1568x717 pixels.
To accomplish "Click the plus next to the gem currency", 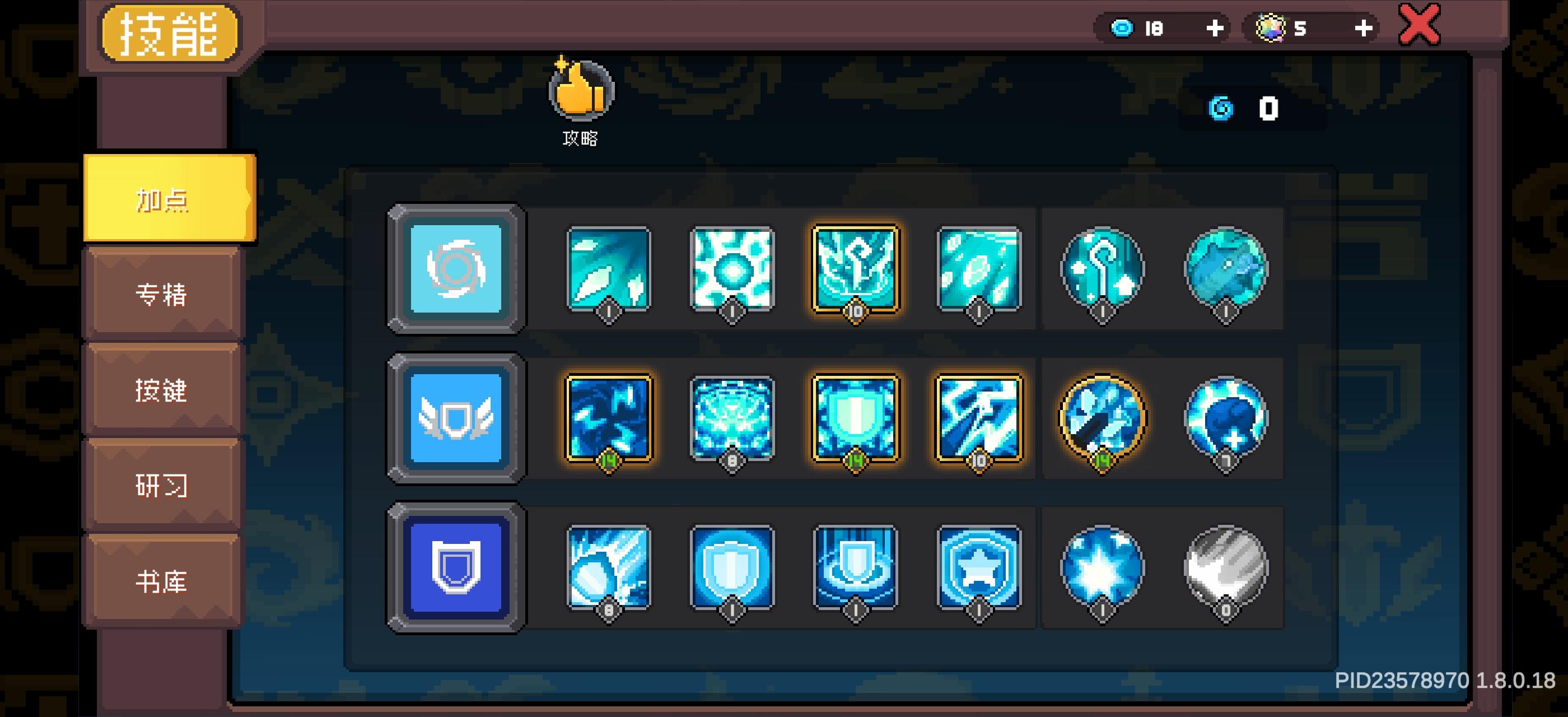I will click(1364, 27).
